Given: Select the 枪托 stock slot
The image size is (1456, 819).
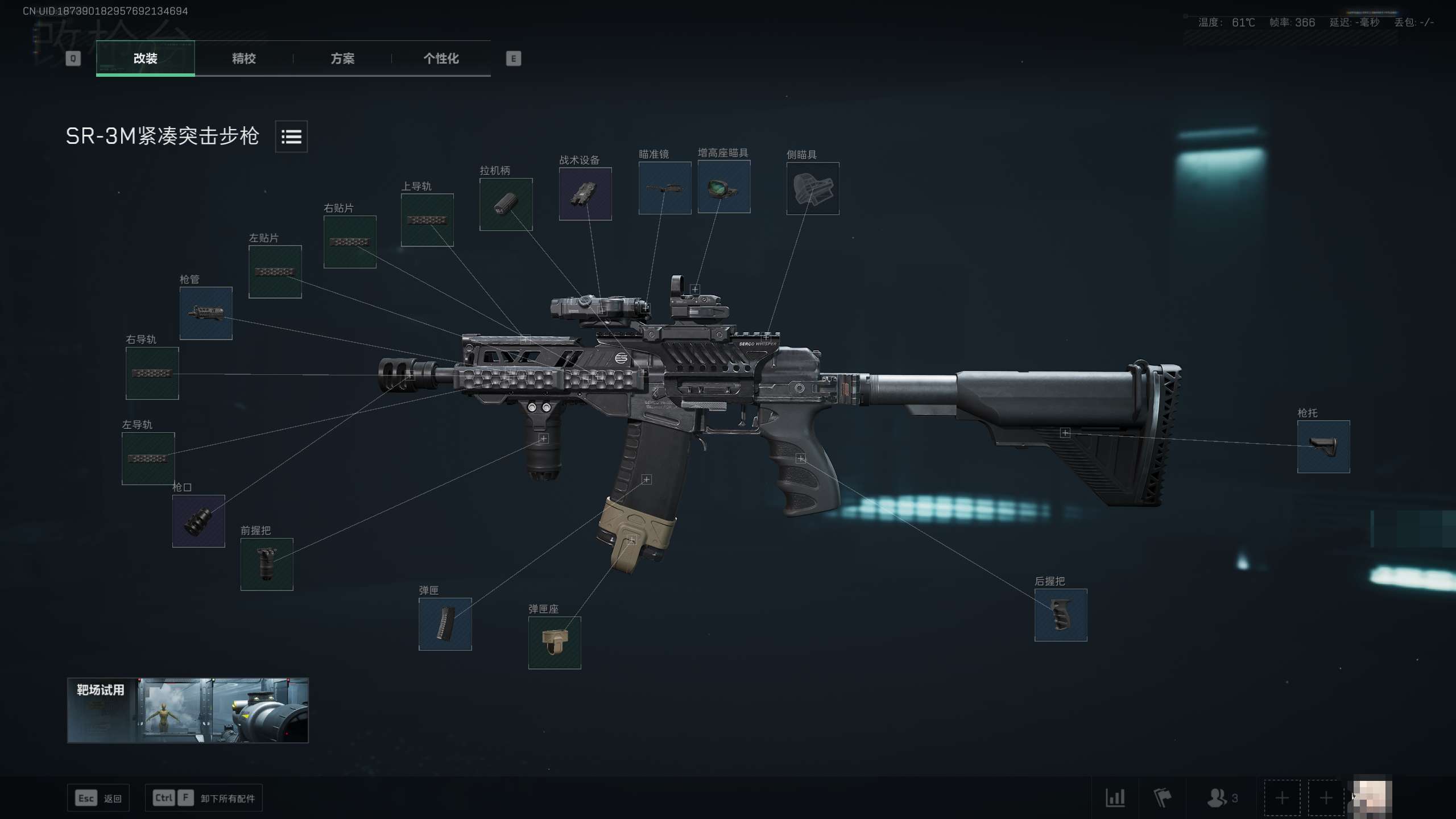Looking at the screenshot, I should click(x=1323, y=446).
